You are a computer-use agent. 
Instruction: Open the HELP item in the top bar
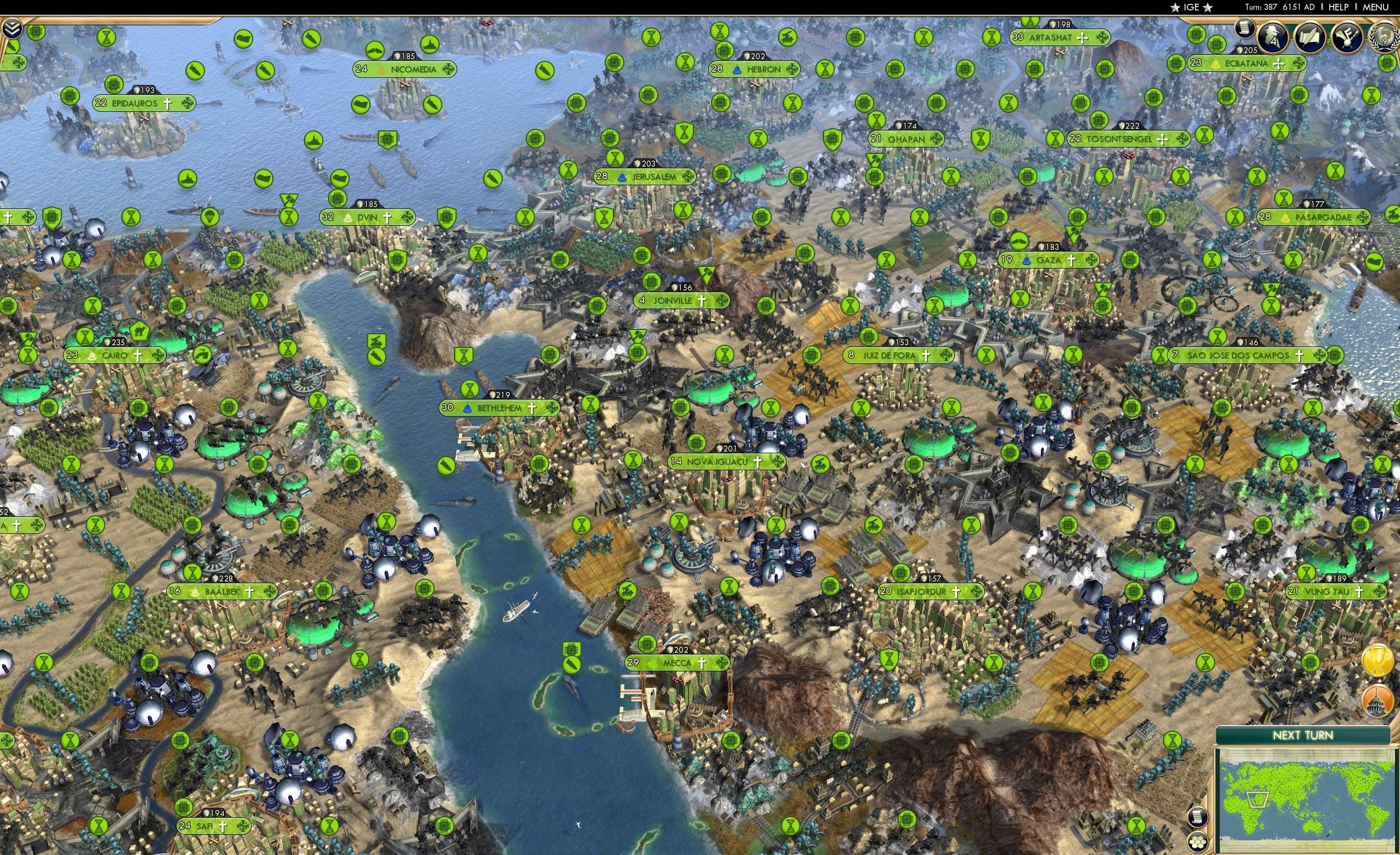pyautogui.click(x=1339, y=7)
